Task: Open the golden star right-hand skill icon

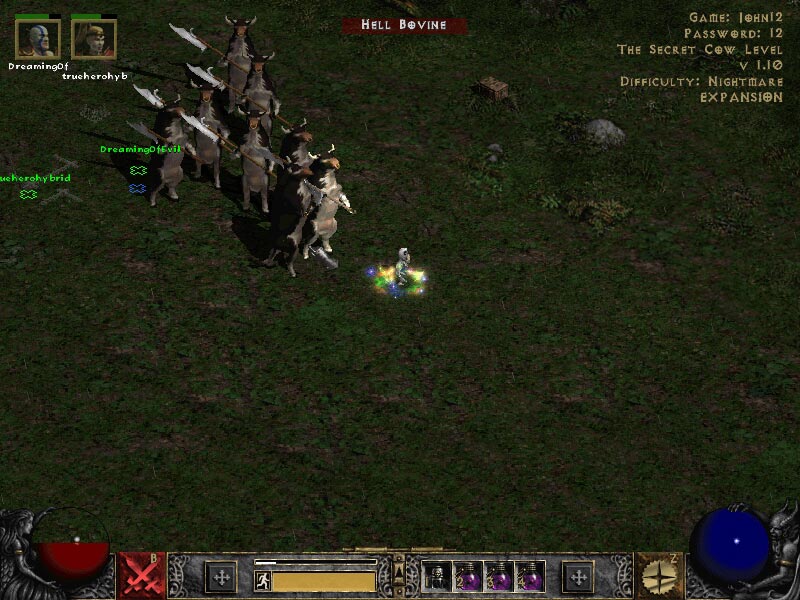Action: 659,576
